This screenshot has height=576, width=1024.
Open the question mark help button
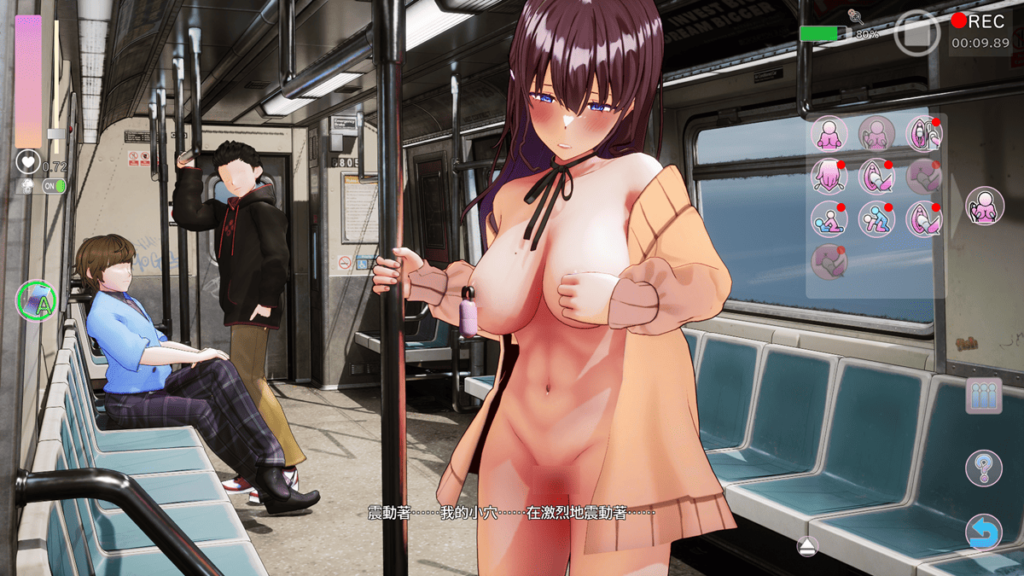tap(983, 467)
